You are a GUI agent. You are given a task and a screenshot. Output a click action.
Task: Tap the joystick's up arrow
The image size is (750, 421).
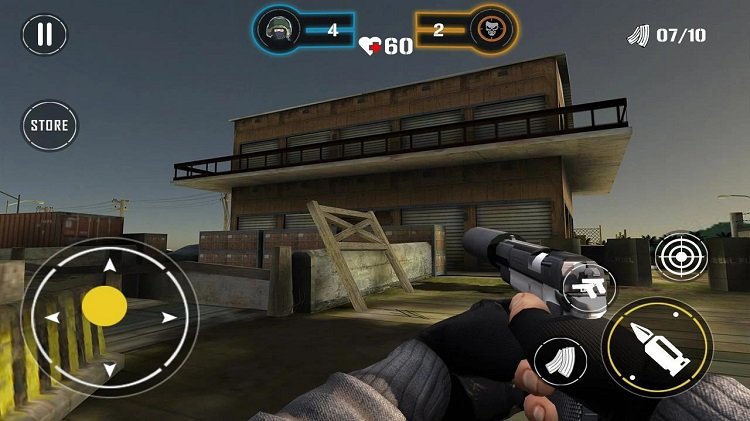[x=109, y=265]
